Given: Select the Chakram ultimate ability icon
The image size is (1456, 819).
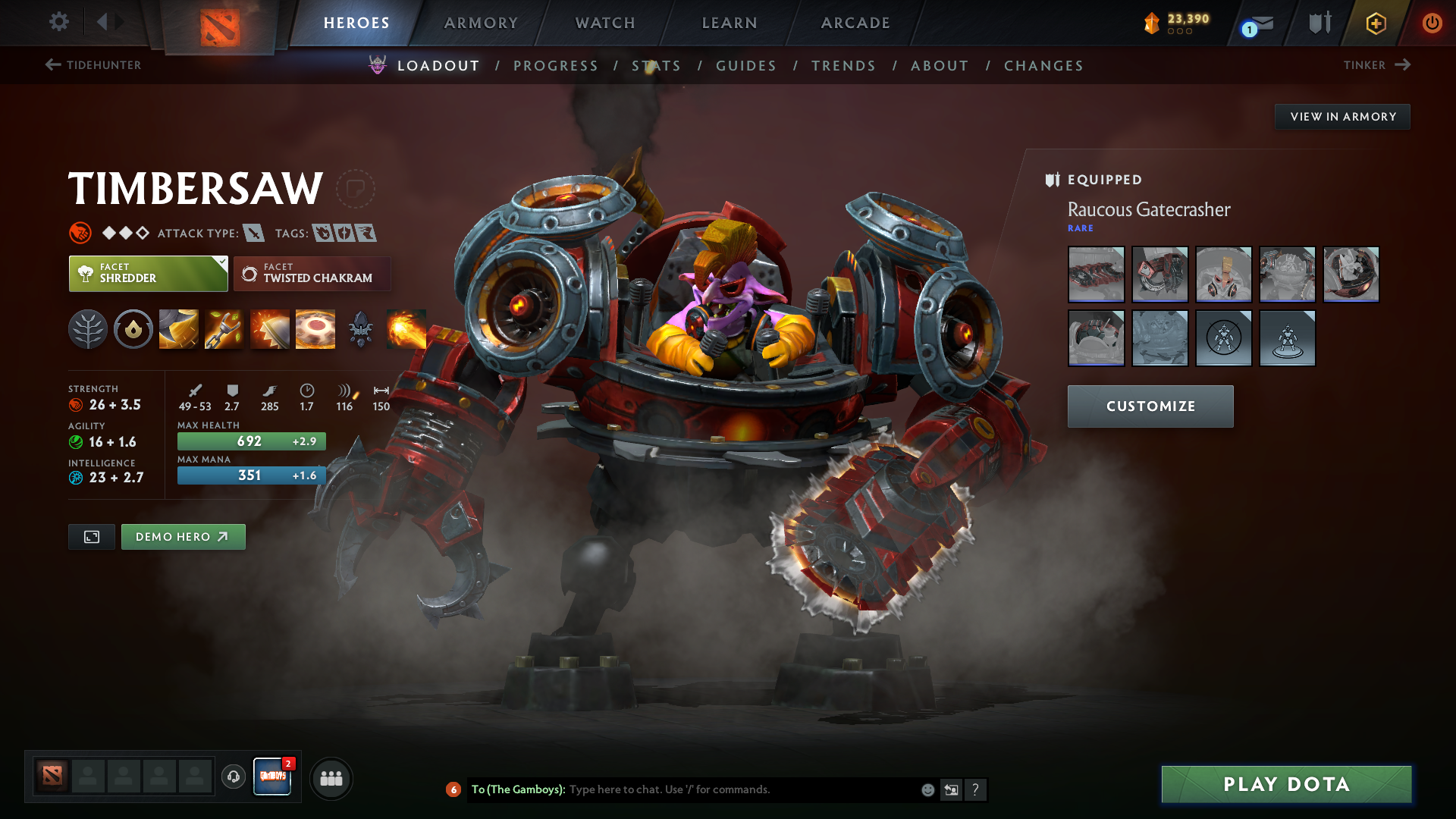Looking at the screenshot, I should [315, 329].
